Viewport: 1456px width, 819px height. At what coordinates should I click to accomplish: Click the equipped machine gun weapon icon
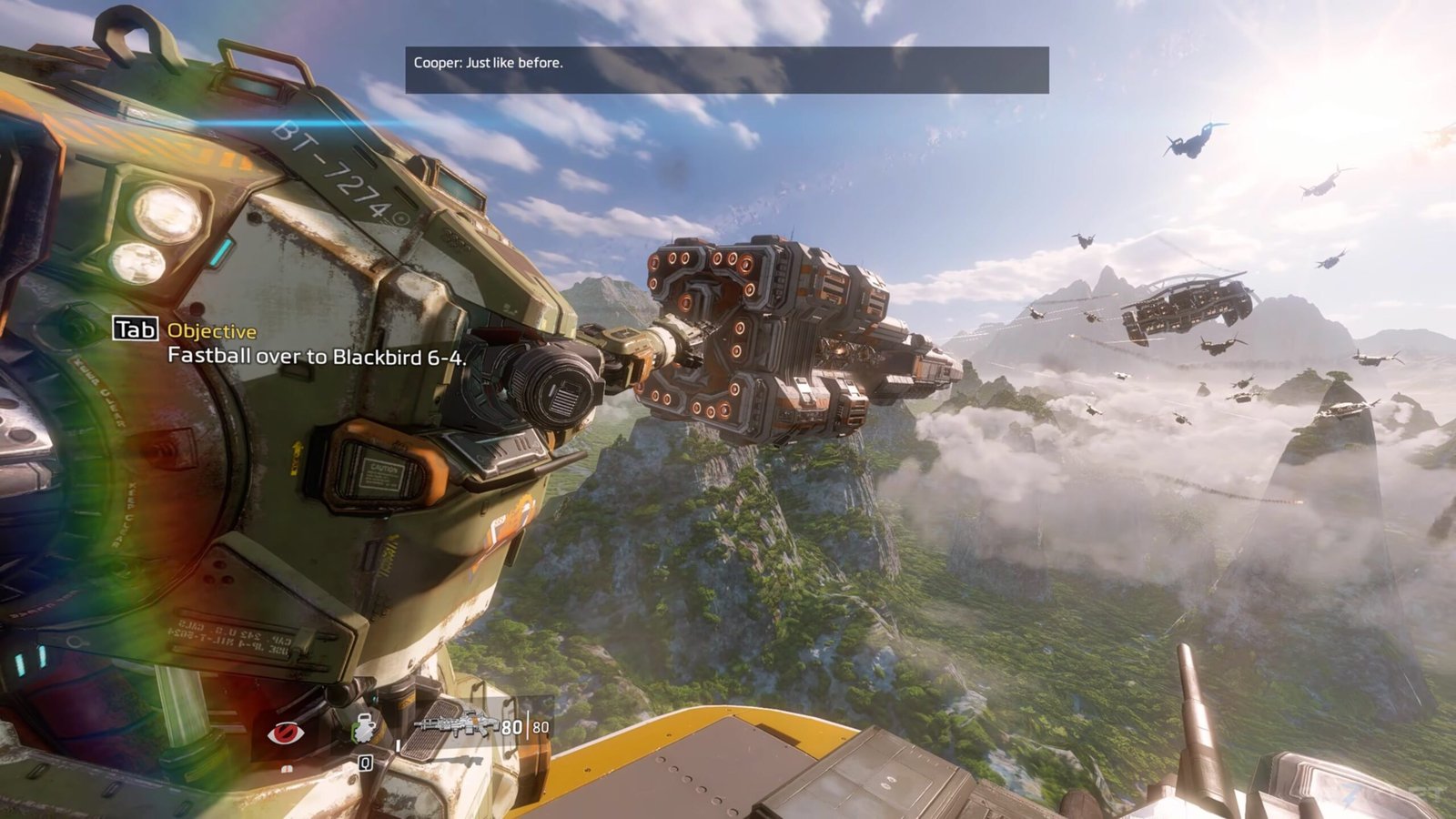click(x=455, y=724)
